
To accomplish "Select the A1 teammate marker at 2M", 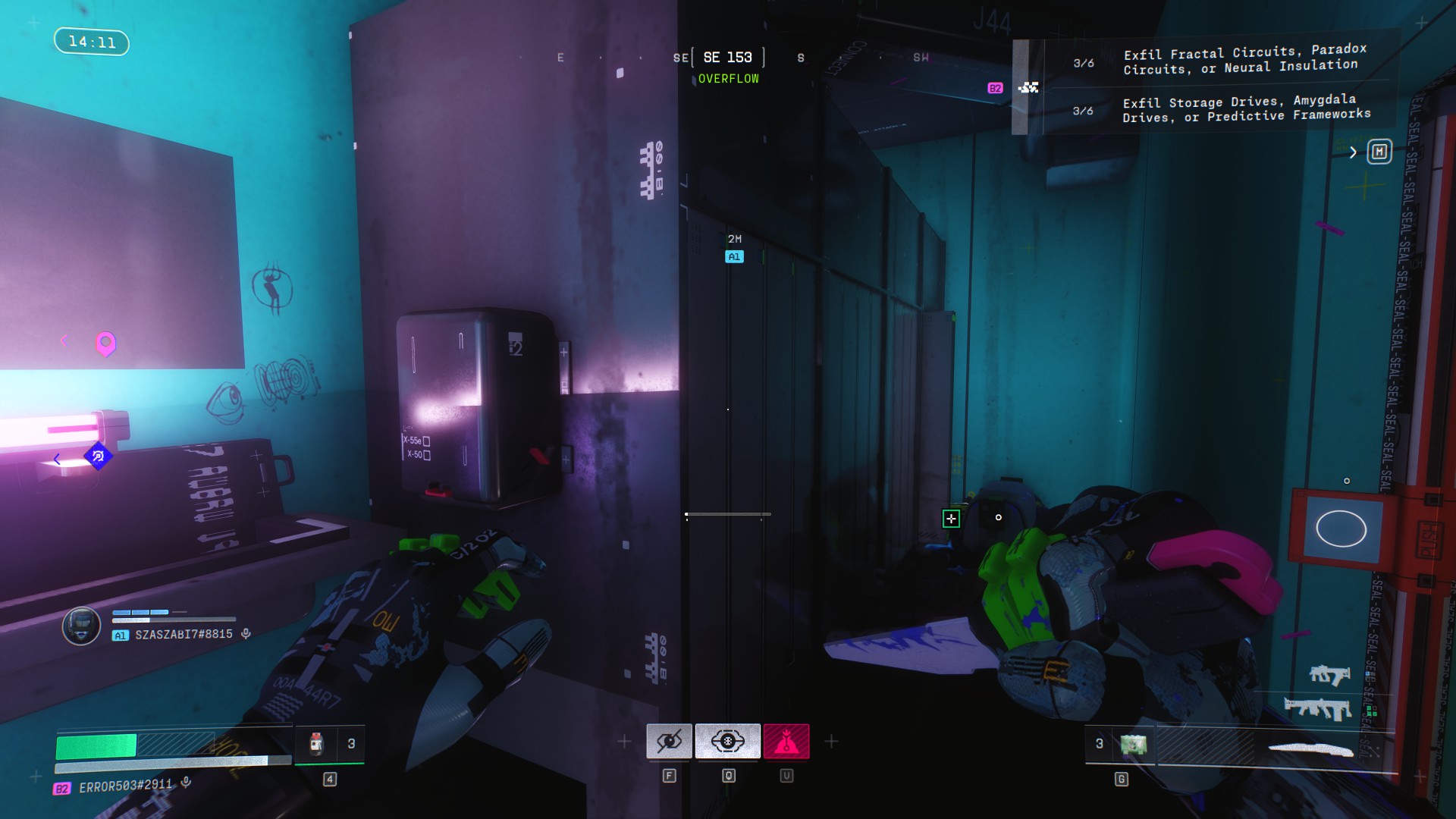I will point(734,257).
